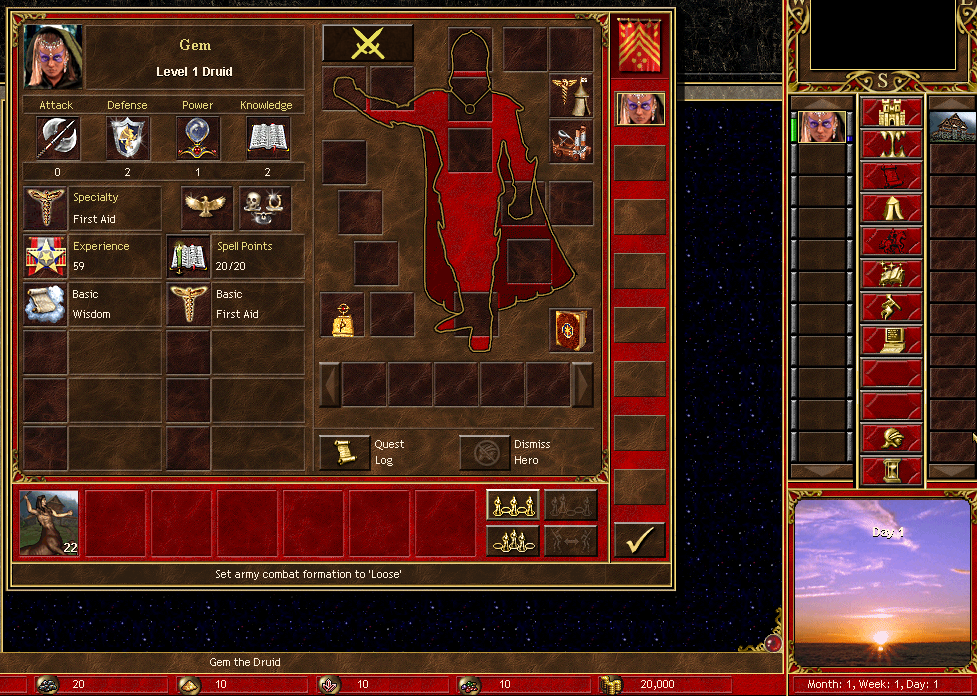Image resolution: width=977 pixels, height=696 pixels.
Task: Open System Options via the computer icon
Action: [891, 340]
